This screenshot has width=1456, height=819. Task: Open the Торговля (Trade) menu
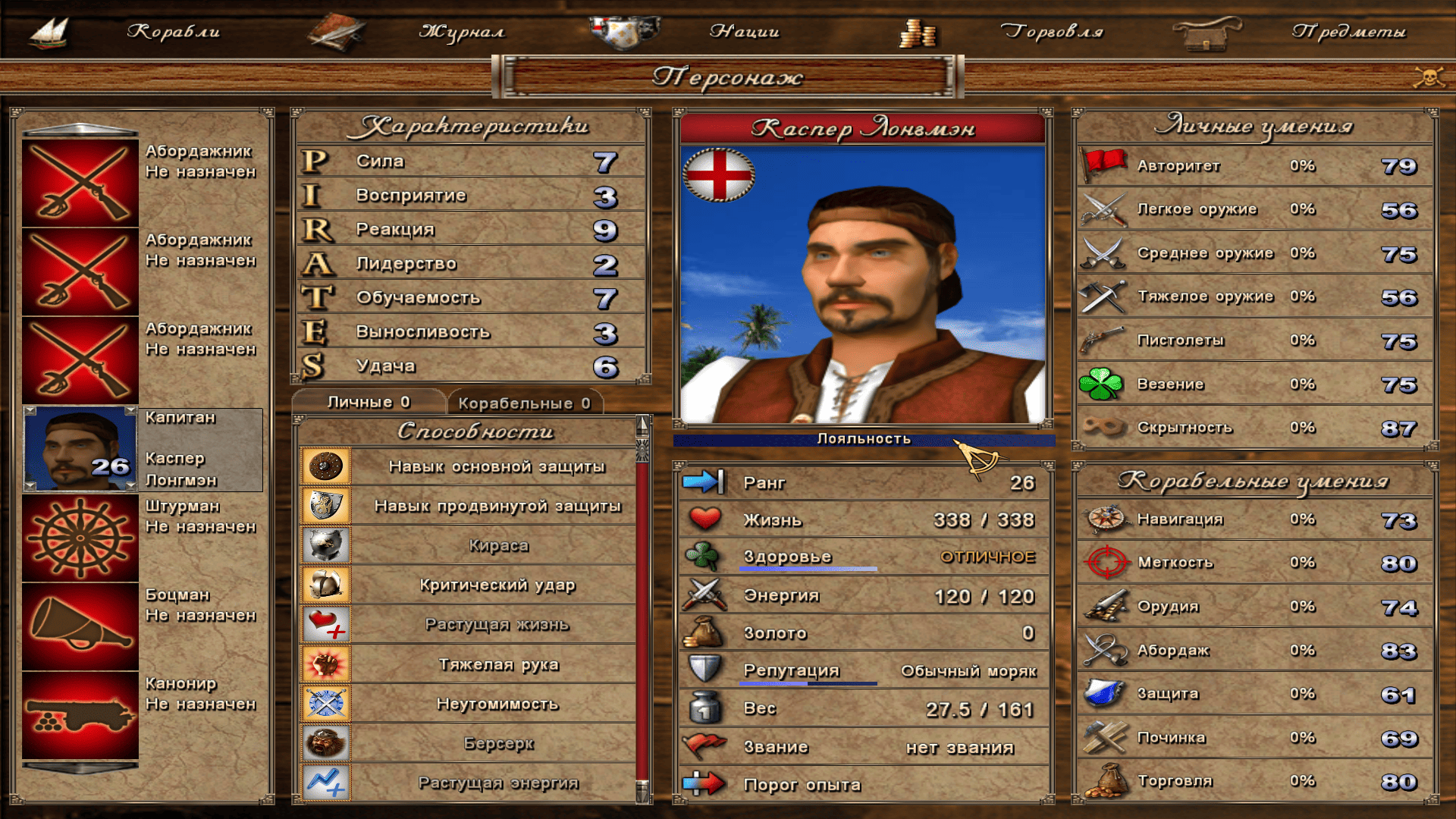(x=1051, y=32)
